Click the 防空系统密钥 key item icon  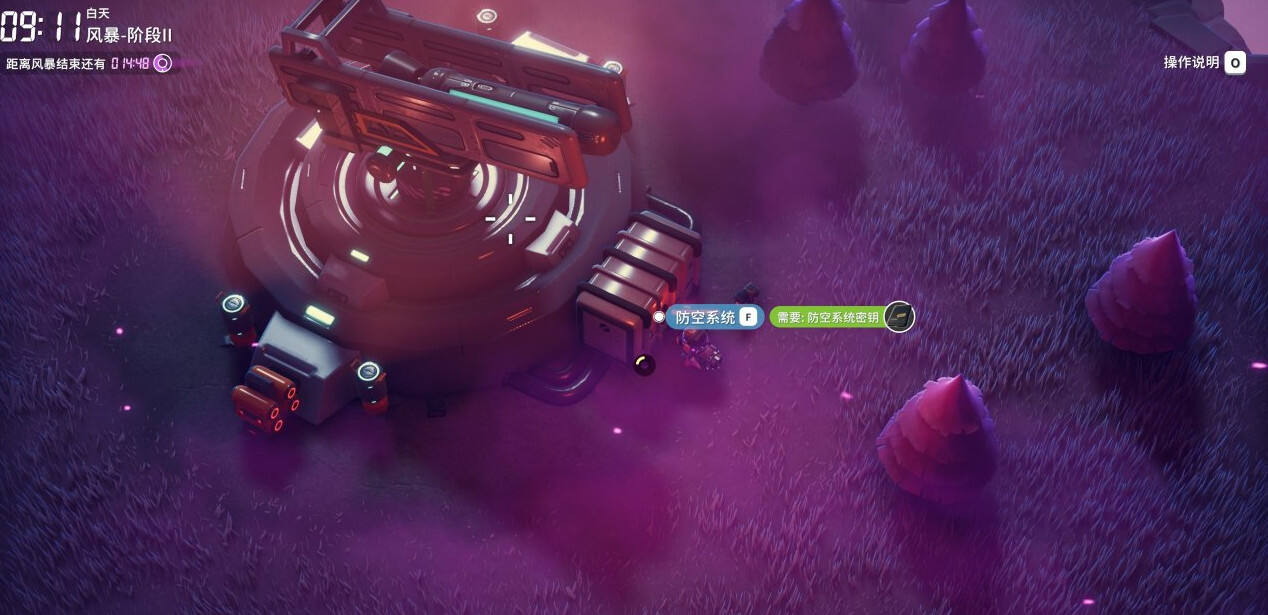tap(899, 317)
